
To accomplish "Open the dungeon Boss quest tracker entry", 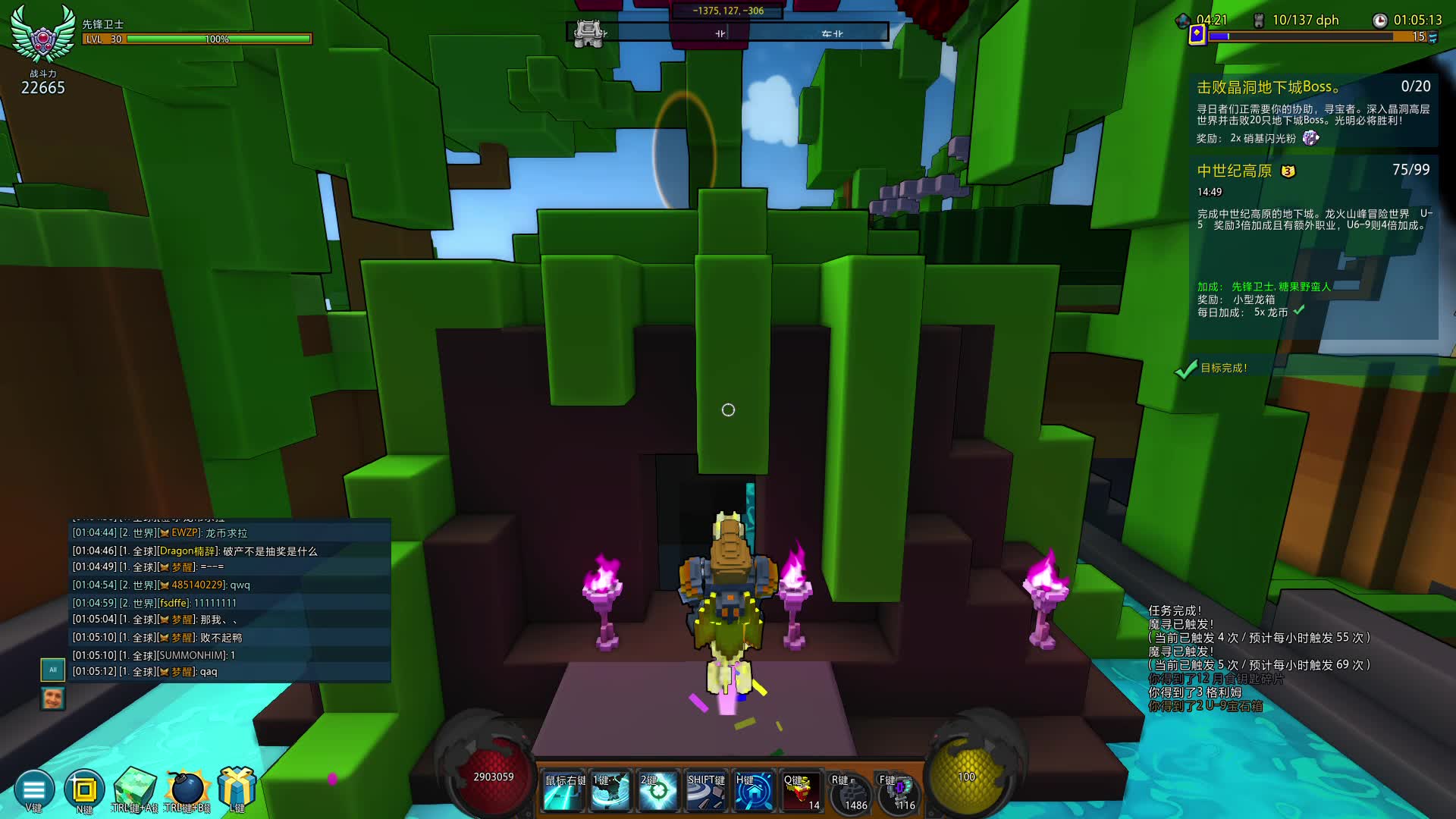I will point(1313,111).
